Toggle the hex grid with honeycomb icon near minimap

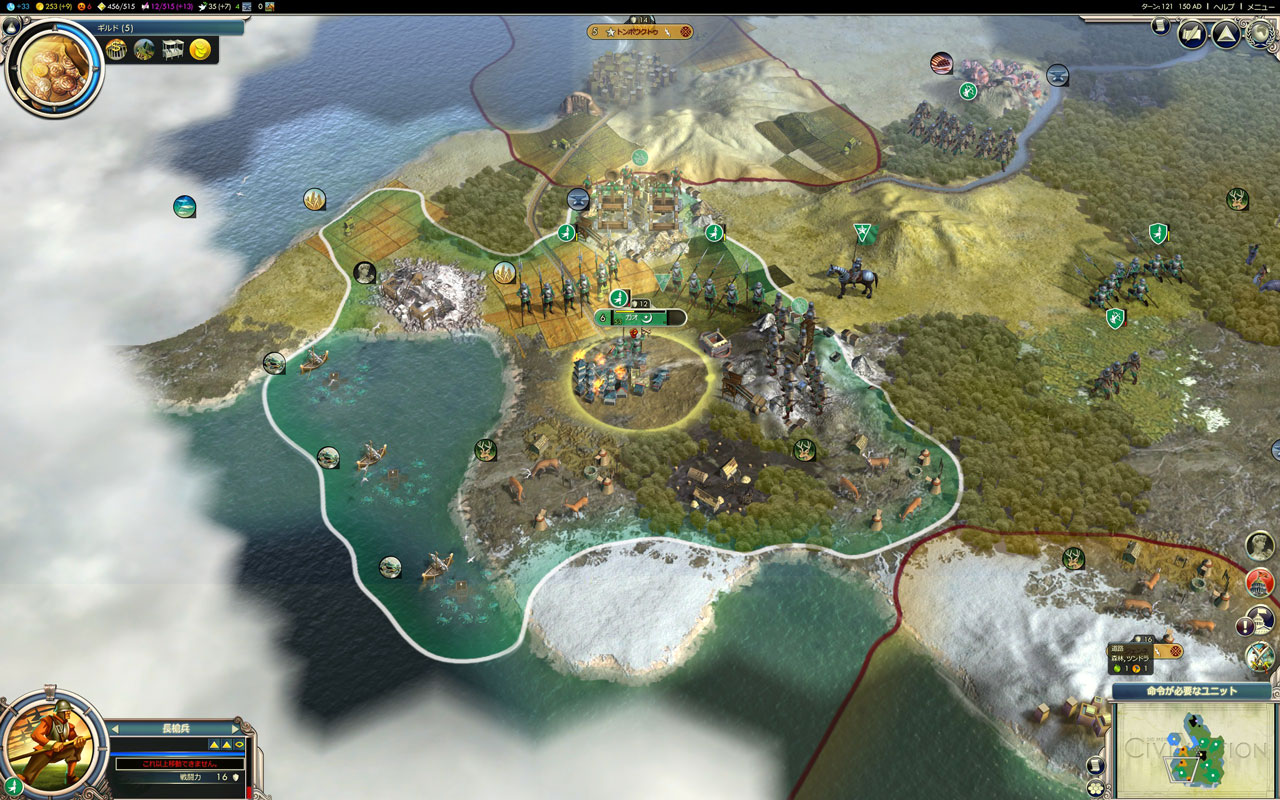(1097, 788)
